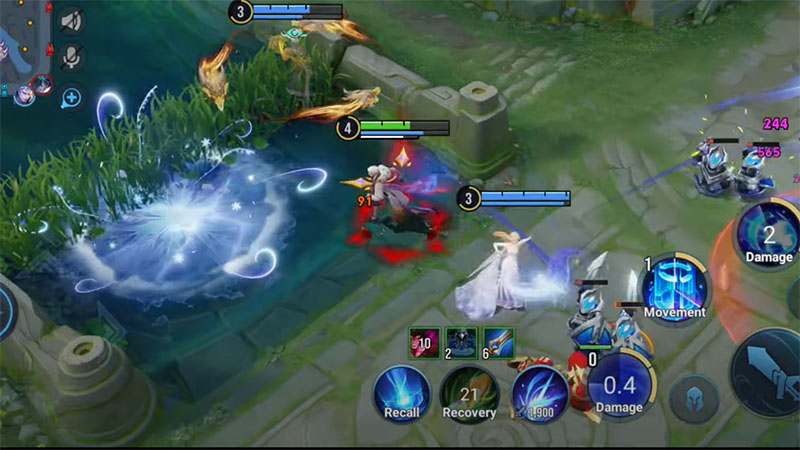Open the quick chat plus bubble
This screenshot has width=800, height=450.
pos(71,98)
